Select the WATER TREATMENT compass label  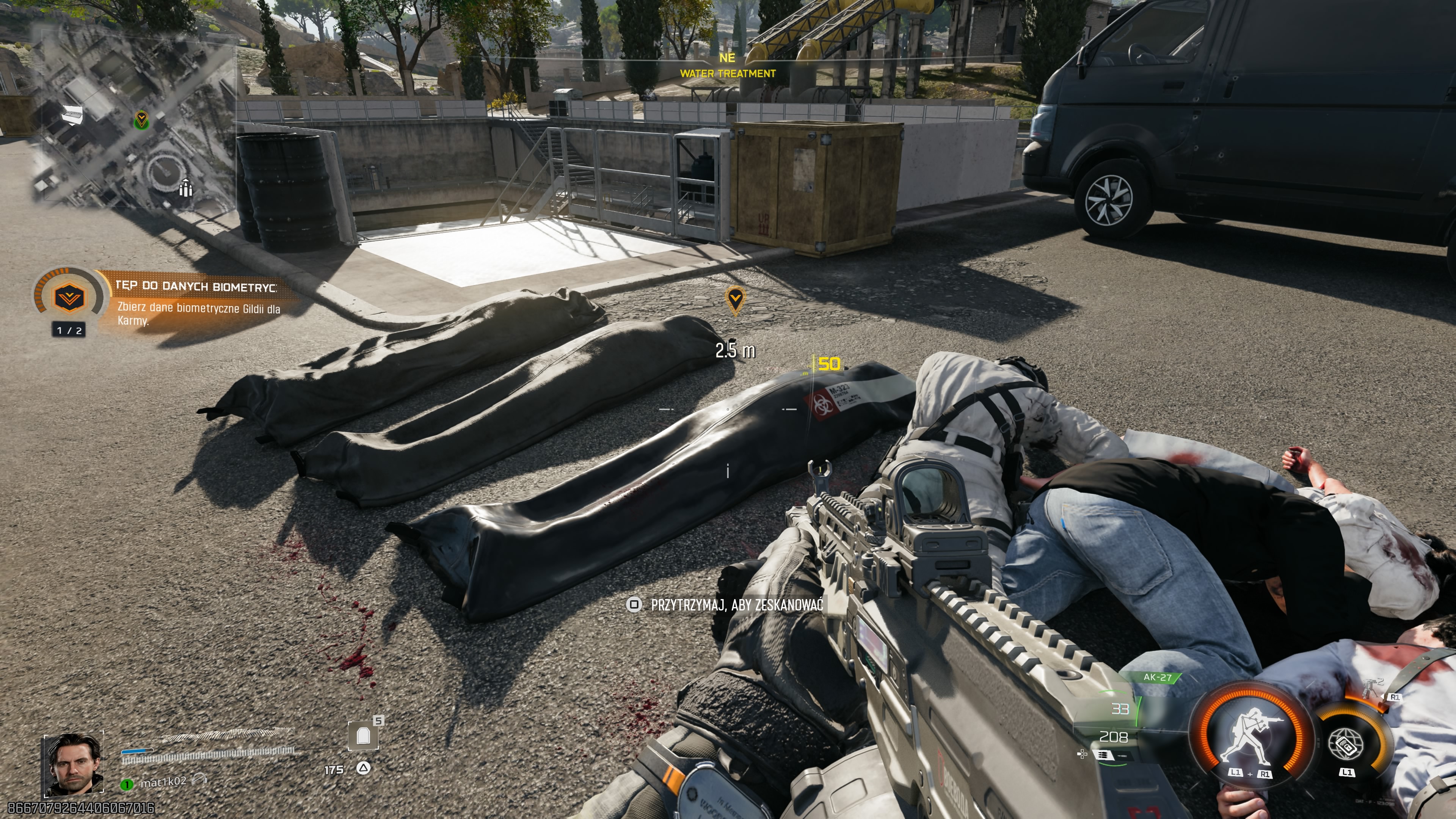coord(728,72)
